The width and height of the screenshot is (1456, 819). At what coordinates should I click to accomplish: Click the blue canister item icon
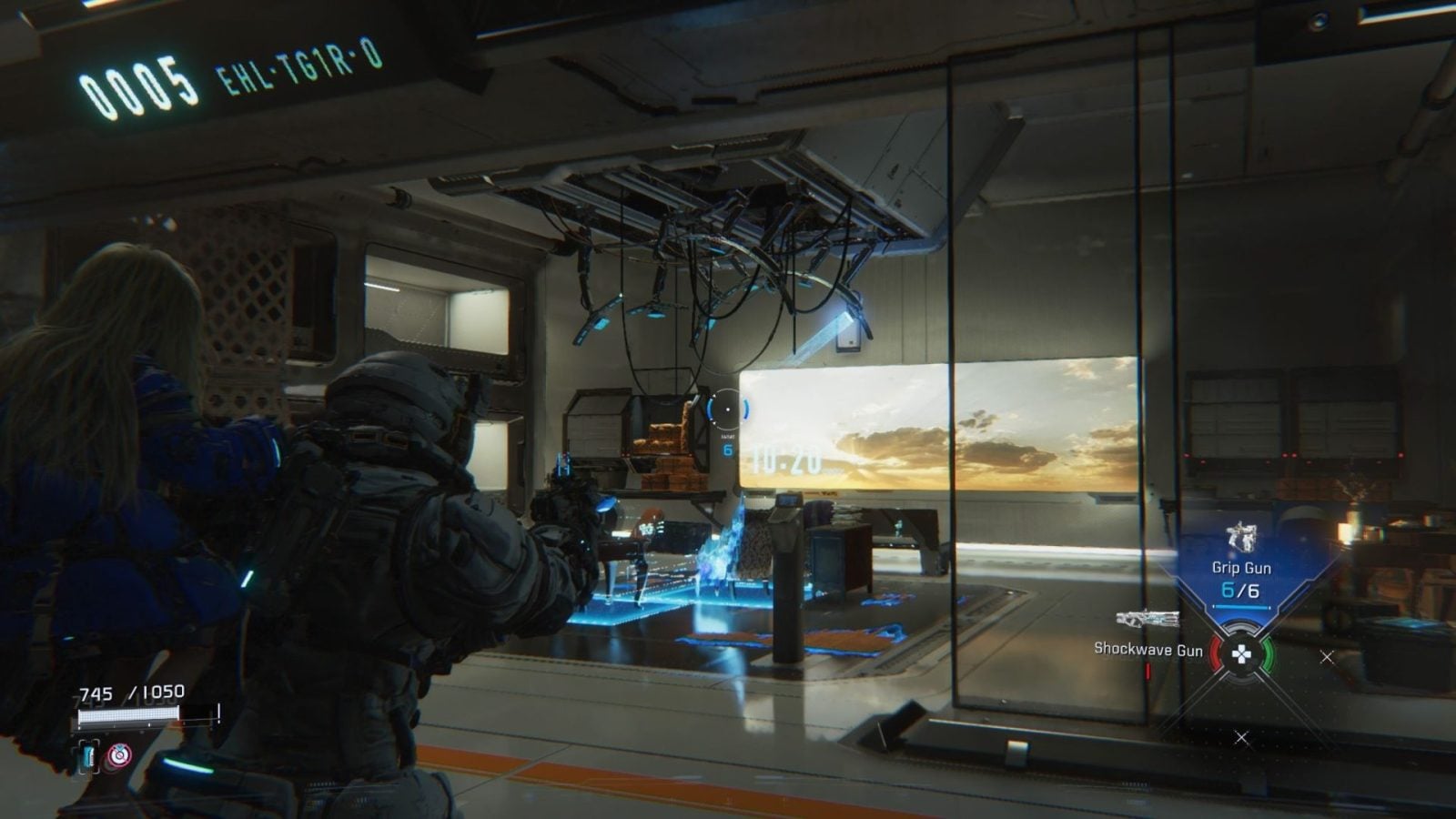coord(88,755)
